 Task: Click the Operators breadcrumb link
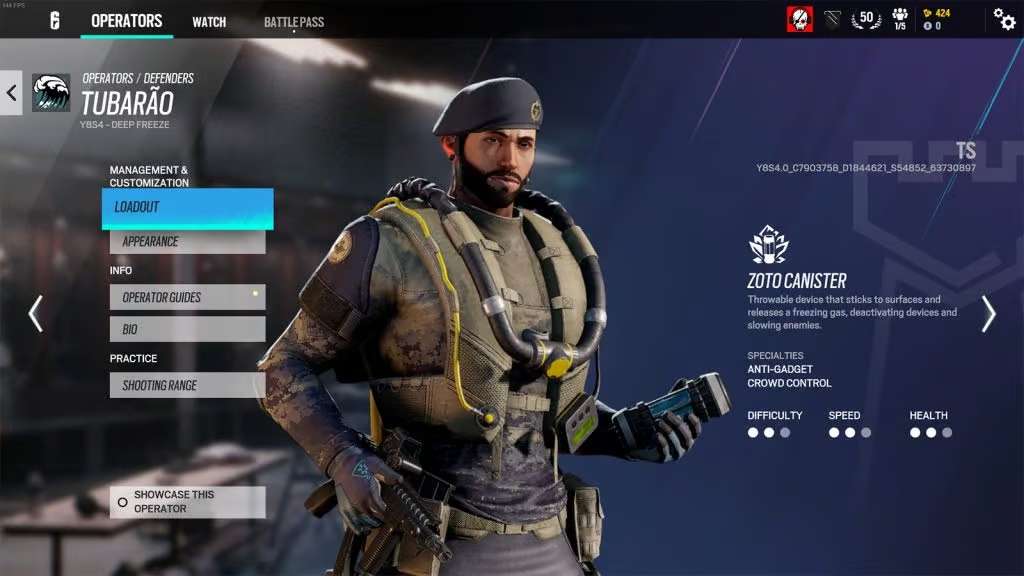tap(107, 78)
